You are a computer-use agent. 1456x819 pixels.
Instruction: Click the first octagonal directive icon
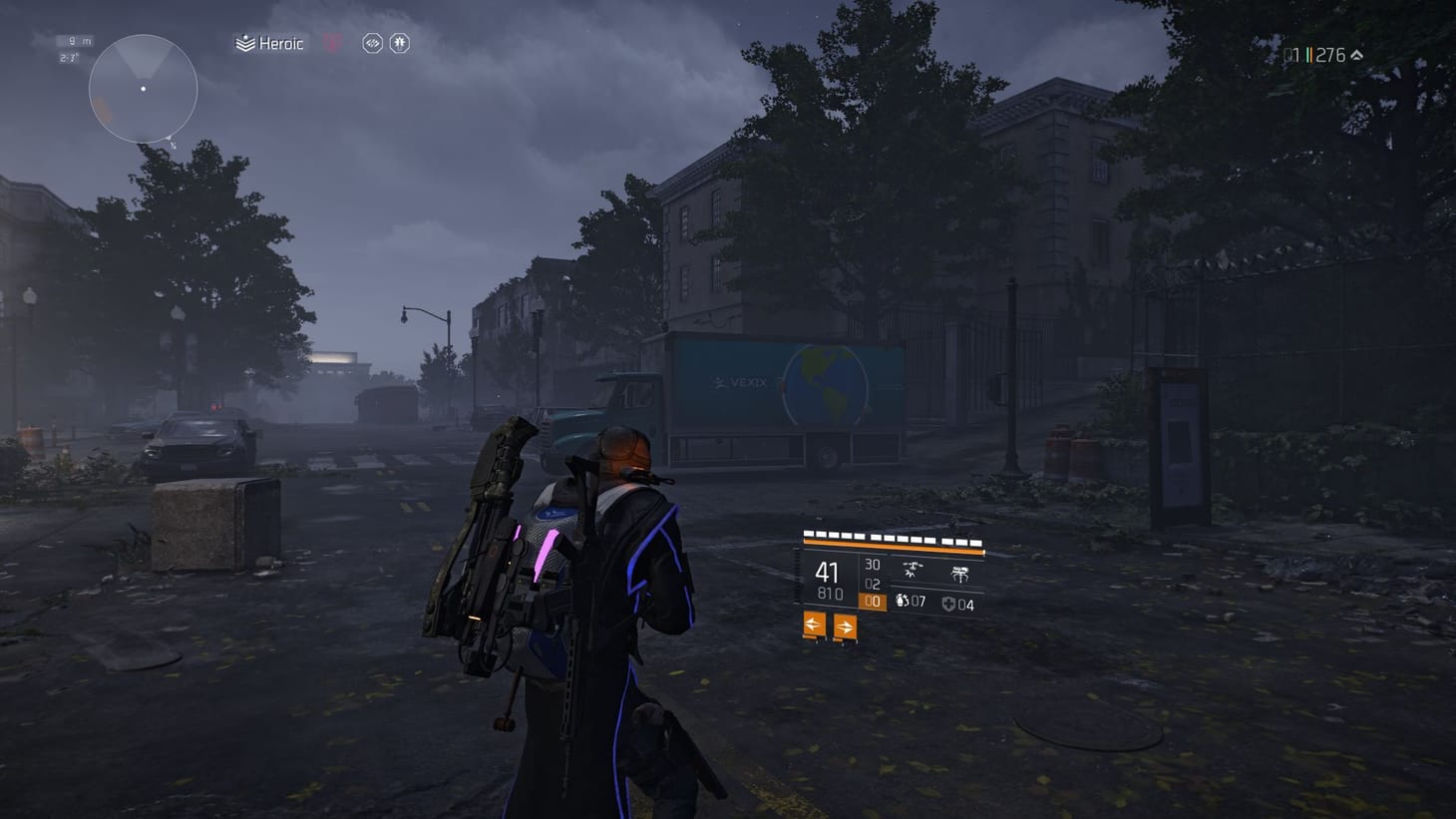[x=374, y=43]
